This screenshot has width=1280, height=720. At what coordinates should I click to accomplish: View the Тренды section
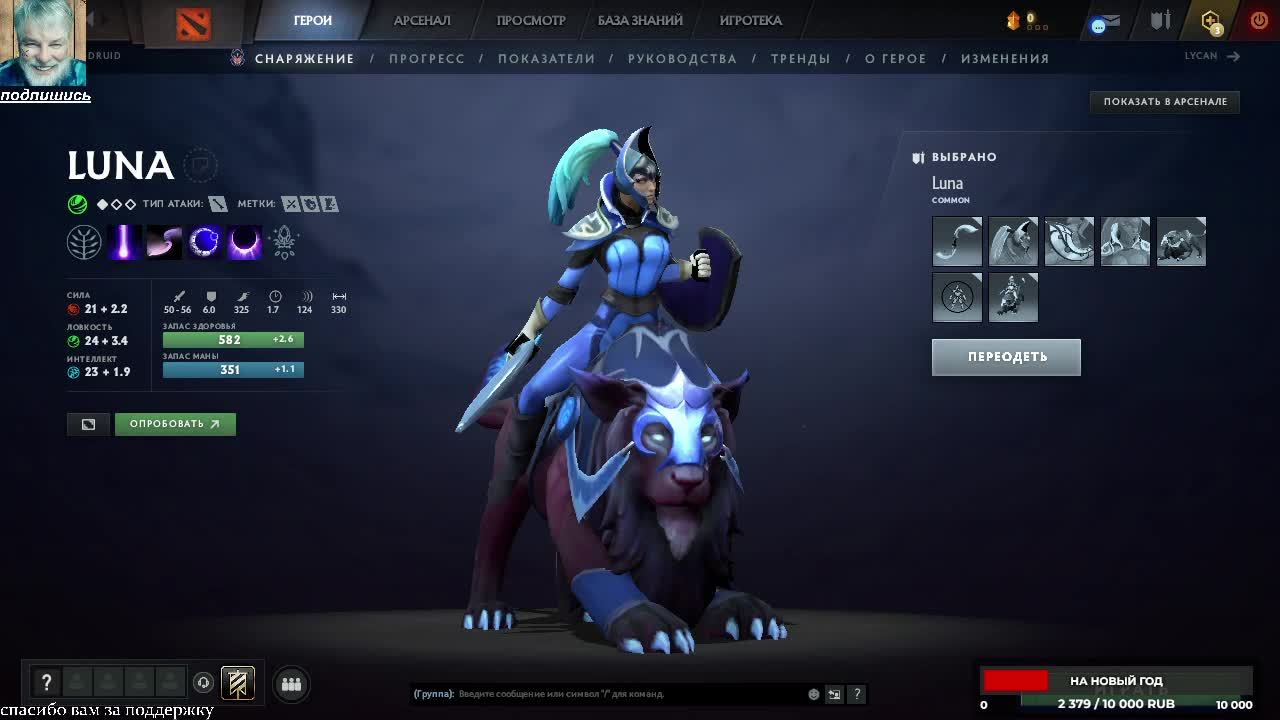[x=801, y=59]
